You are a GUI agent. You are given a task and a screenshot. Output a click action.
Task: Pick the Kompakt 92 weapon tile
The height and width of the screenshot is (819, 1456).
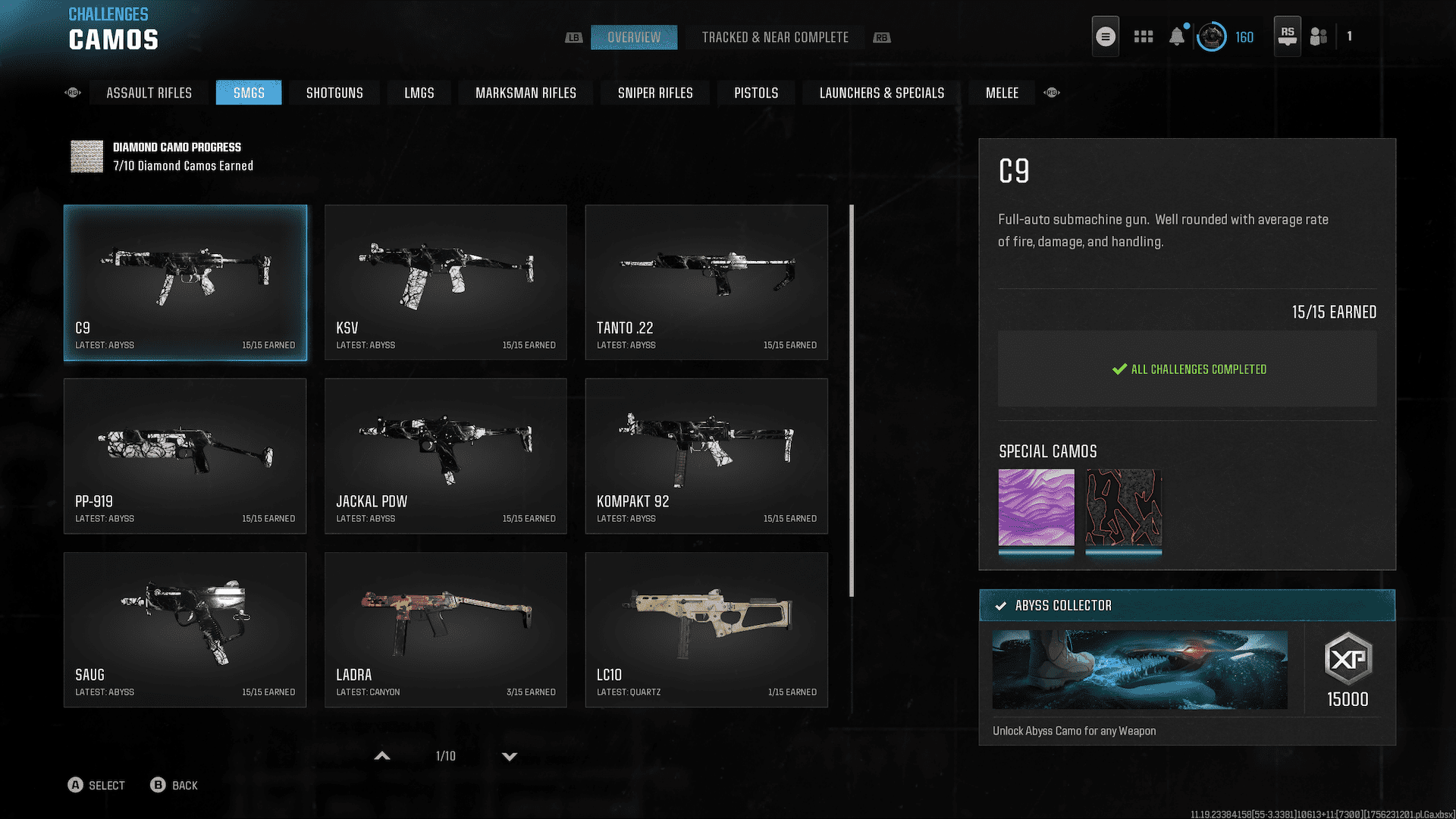706,456
